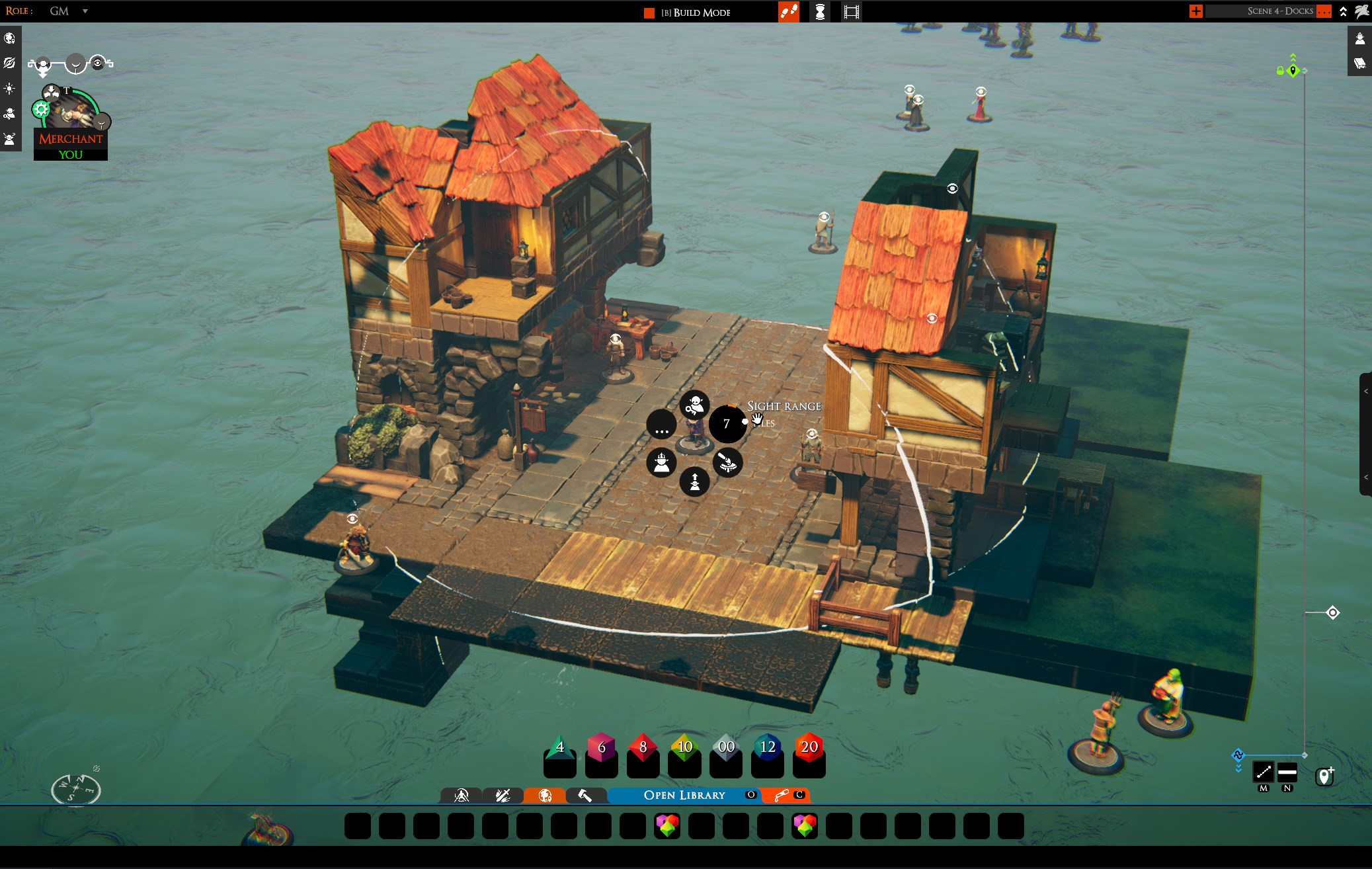Choose the percentile 00 die

point(726,748)
